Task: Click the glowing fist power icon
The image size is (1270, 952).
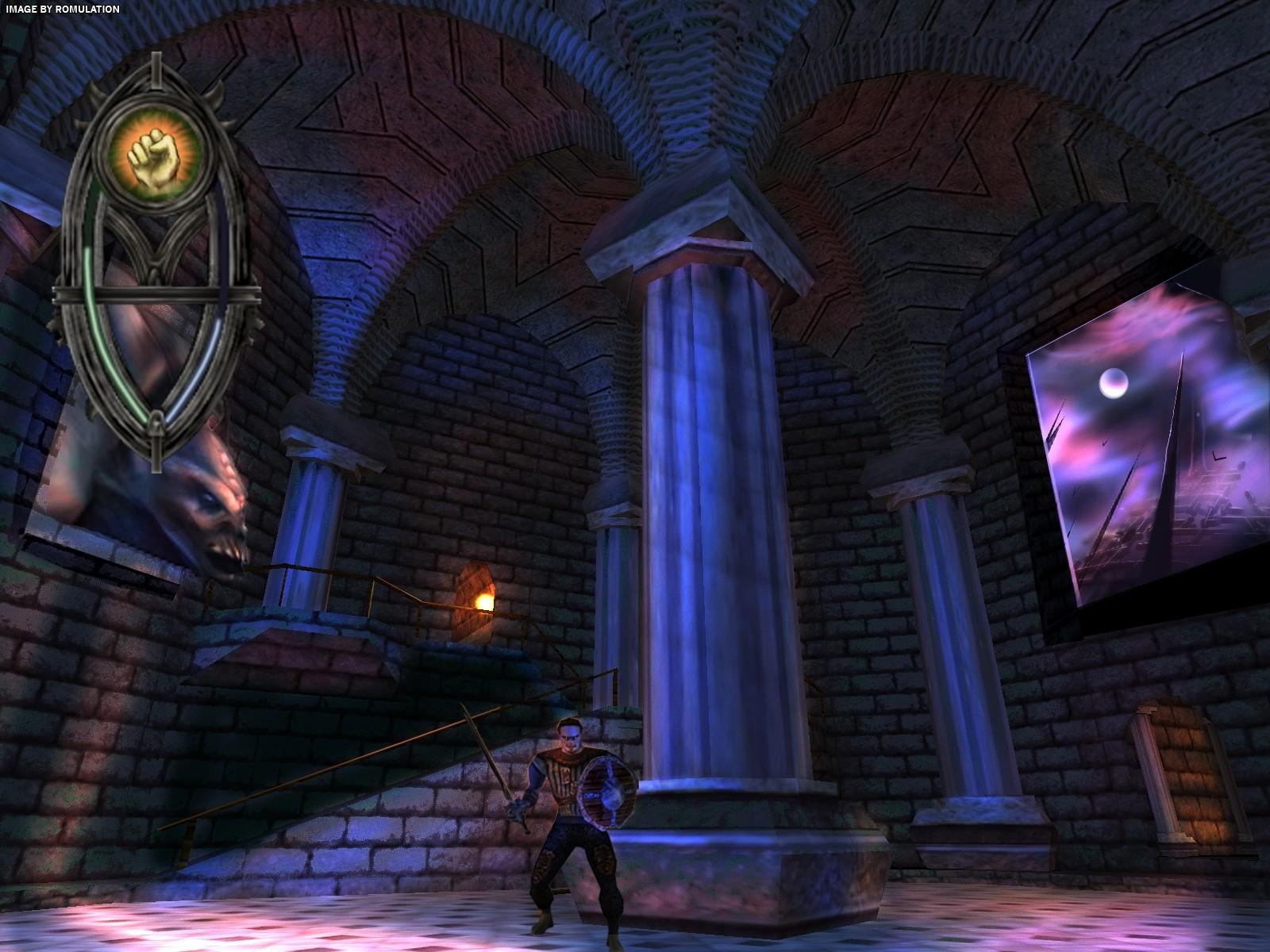Action: [x=152, y=152]
